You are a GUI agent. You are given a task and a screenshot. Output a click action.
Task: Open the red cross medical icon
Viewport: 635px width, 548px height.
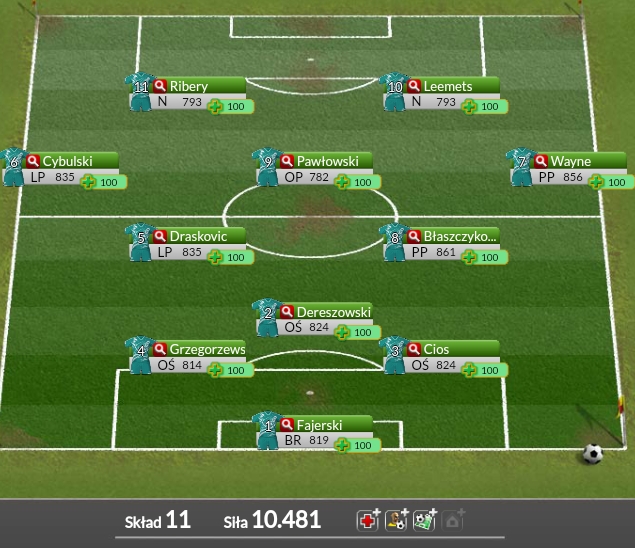368,520
